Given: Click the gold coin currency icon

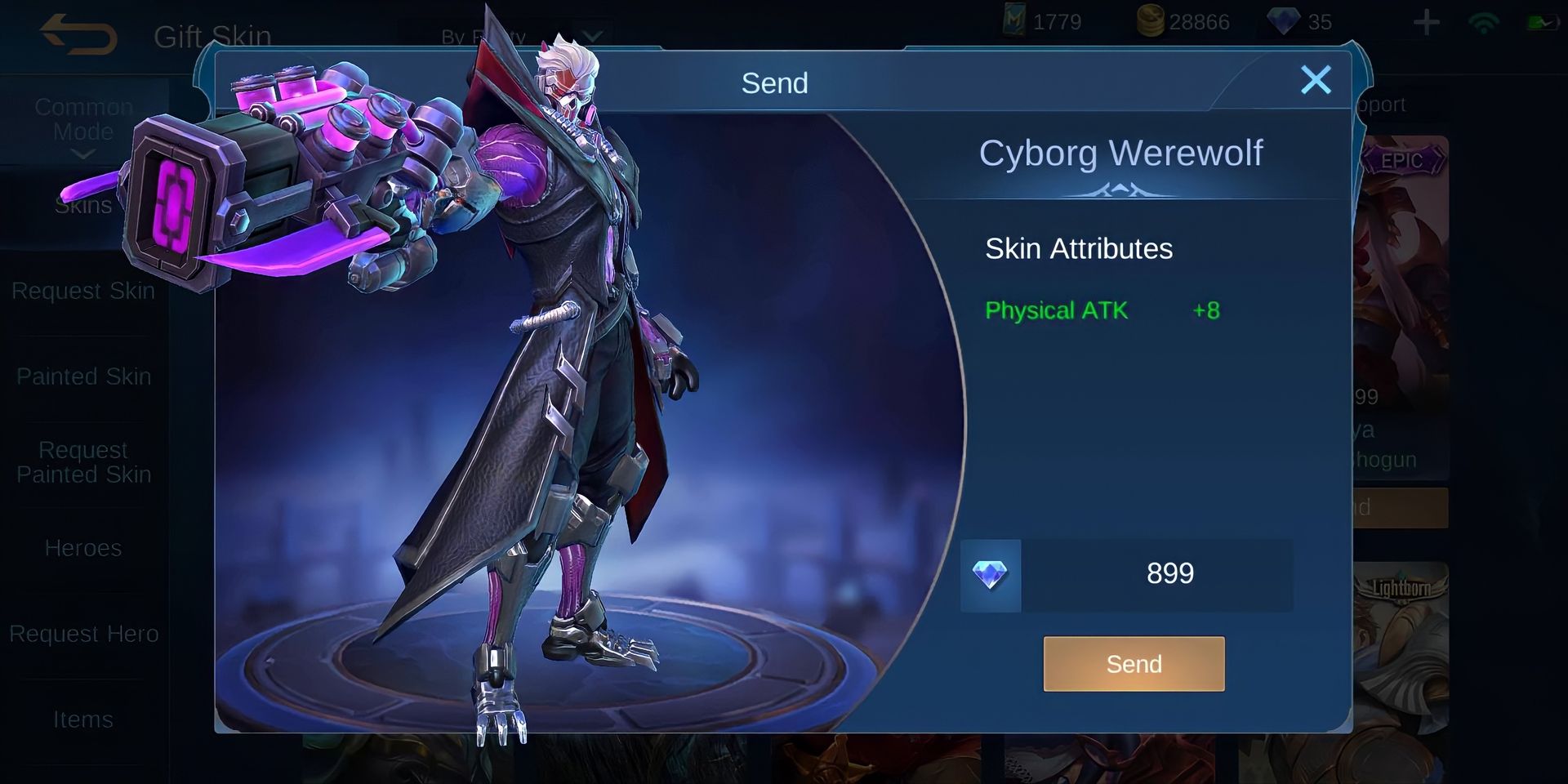Looking at the screenshot, I should (1151, 21).
